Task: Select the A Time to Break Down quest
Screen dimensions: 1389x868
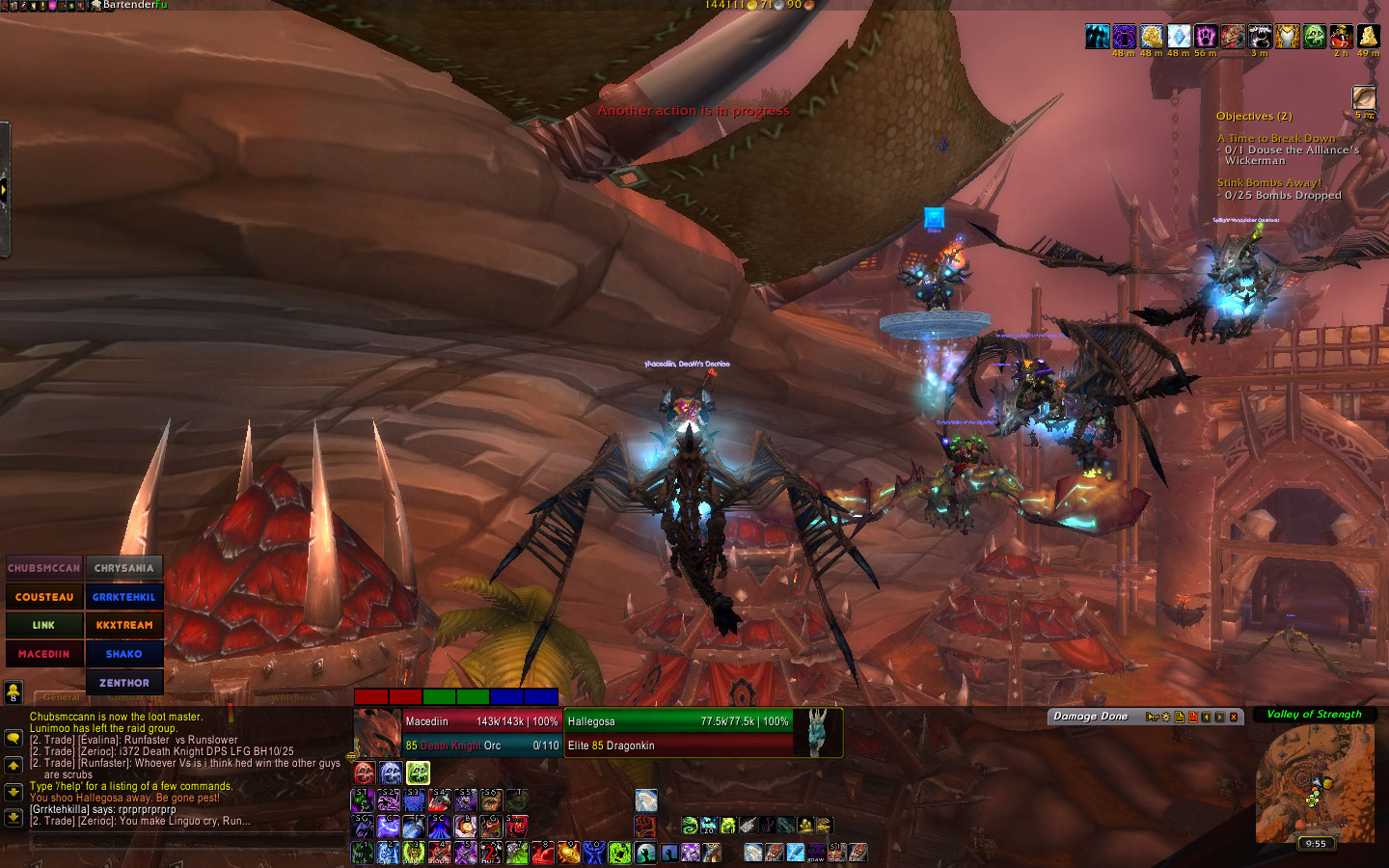Action: click(x=1276, y=139)
